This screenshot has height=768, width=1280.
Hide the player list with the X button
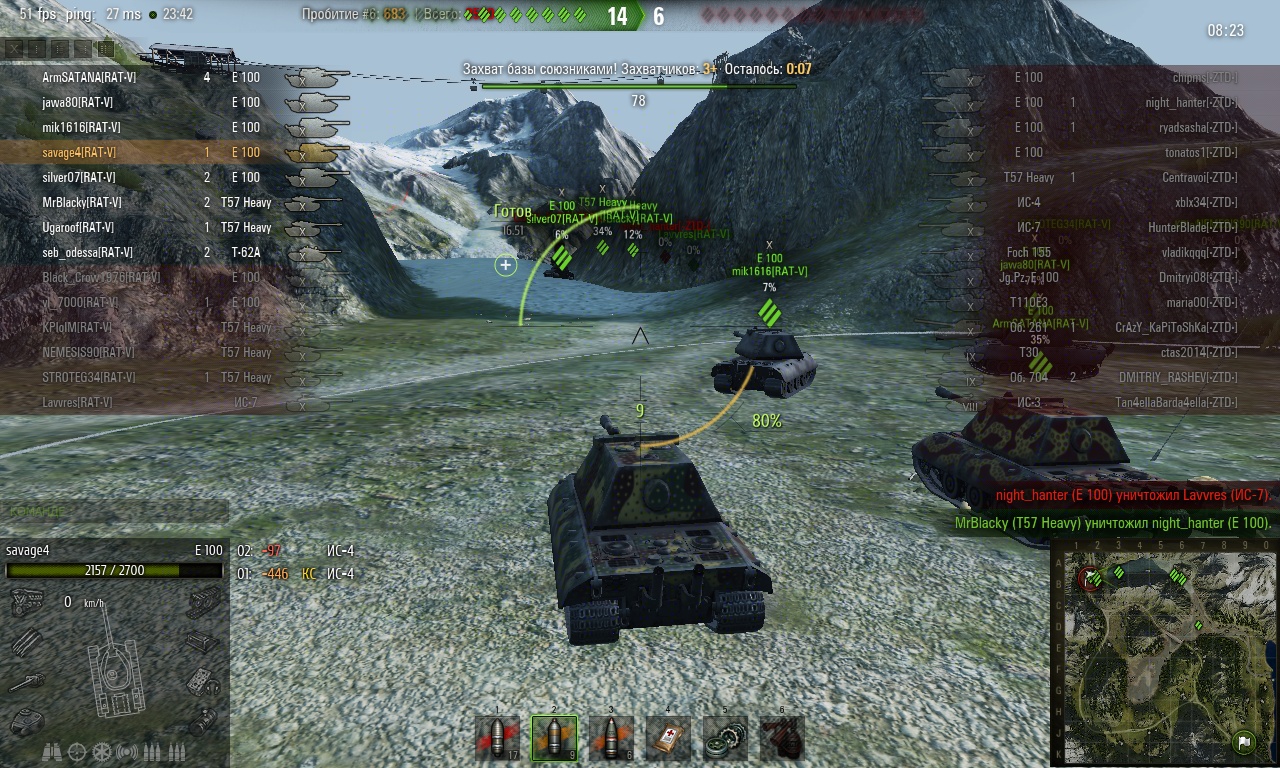13,47
